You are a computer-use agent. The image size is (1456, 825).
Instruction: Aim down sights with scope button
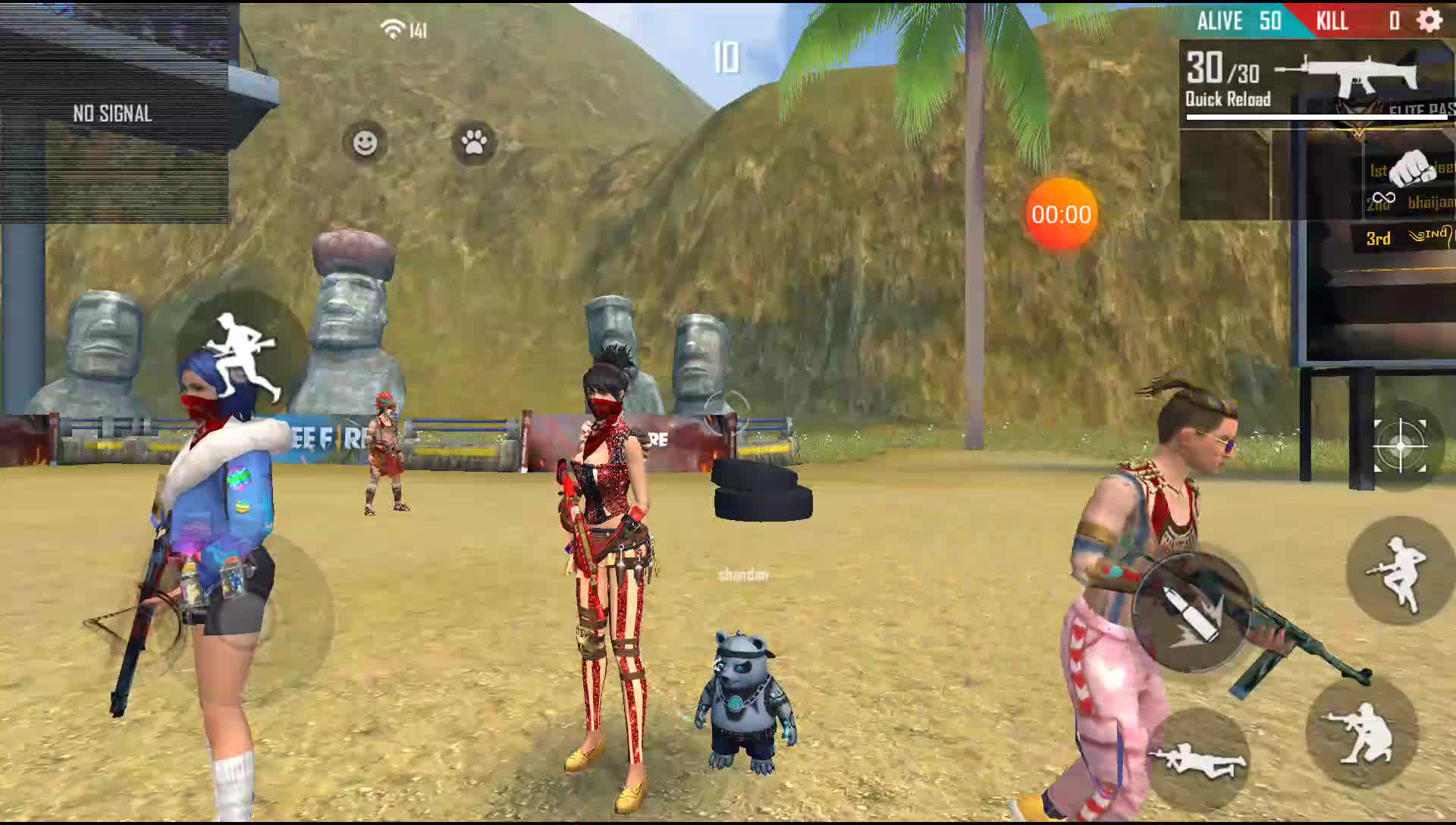point(1400,446)
